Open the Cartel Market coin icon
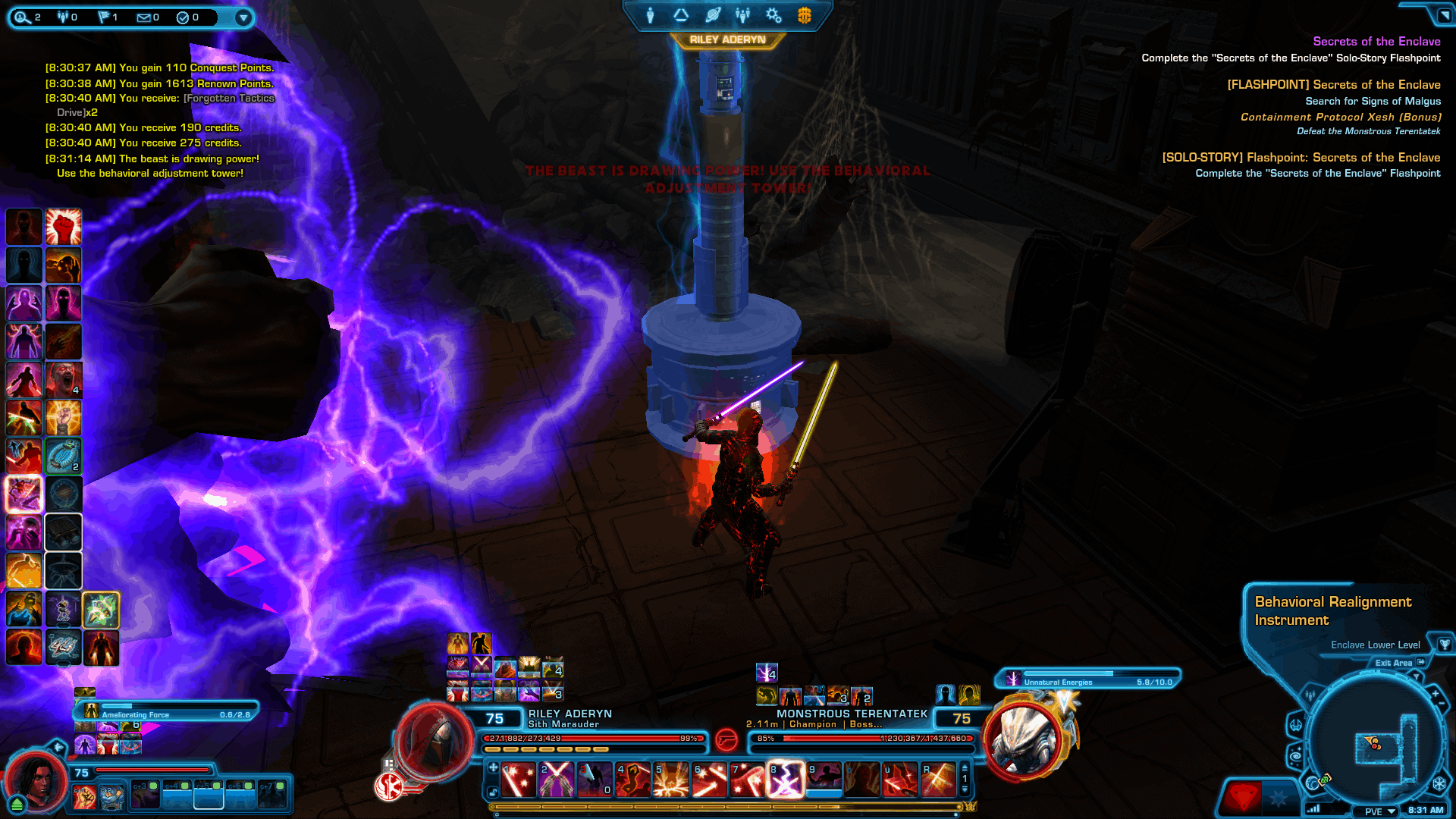The height and width of the screenshot is (819, 1456). click(x=804, y=15)
